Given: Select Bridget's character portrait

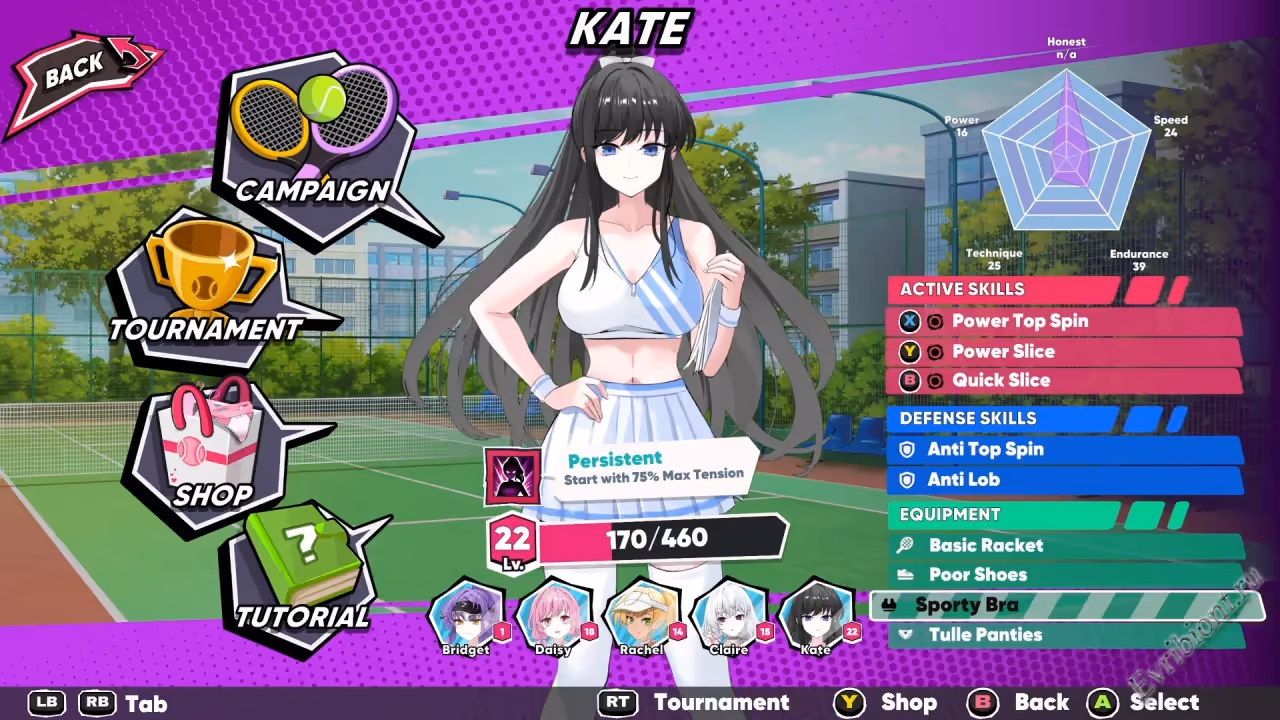Looking at the screenshot, I should pos(466,615).
